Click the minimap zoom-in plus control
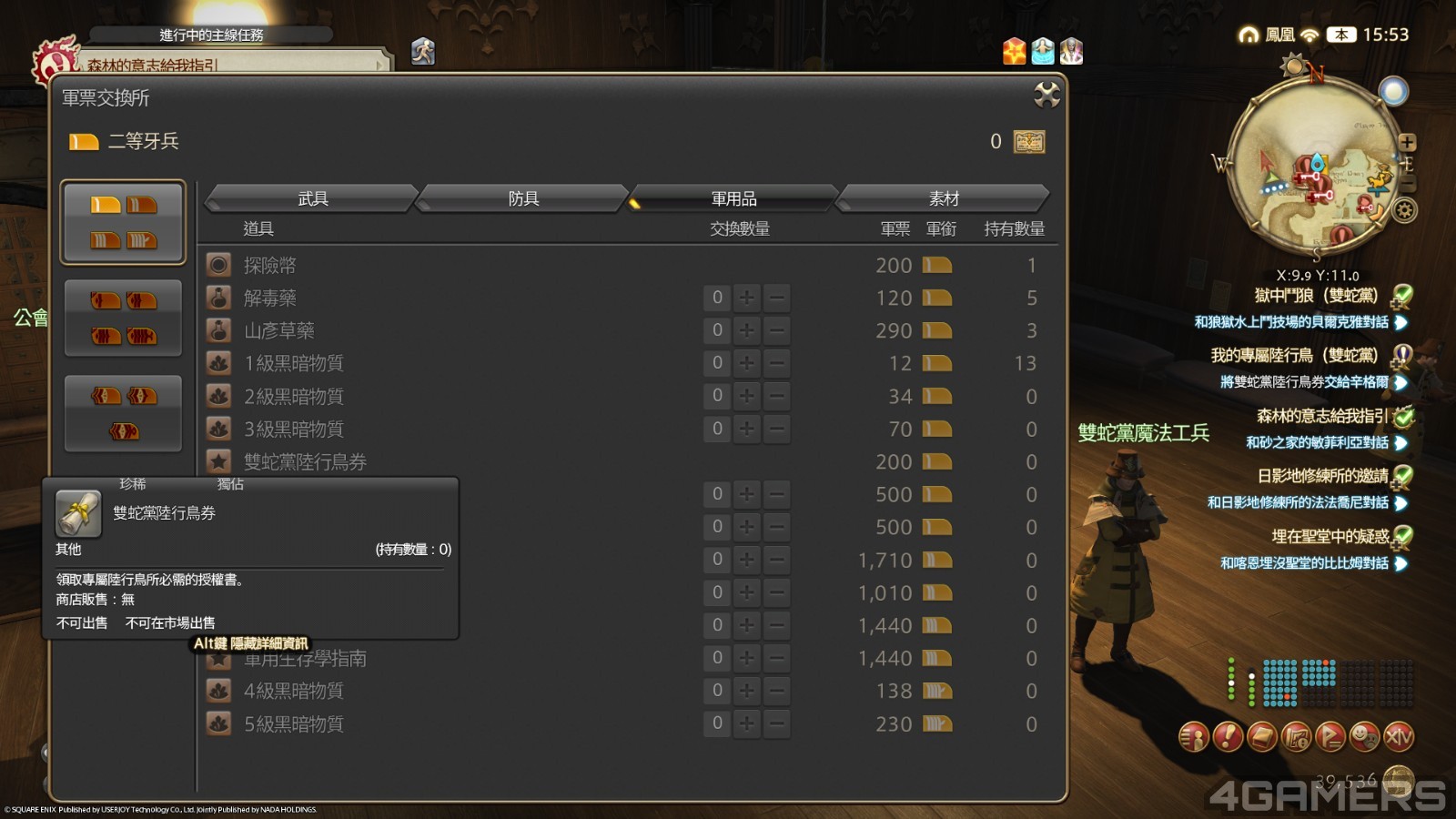 pyautogui.click(x=1410, y=142)
